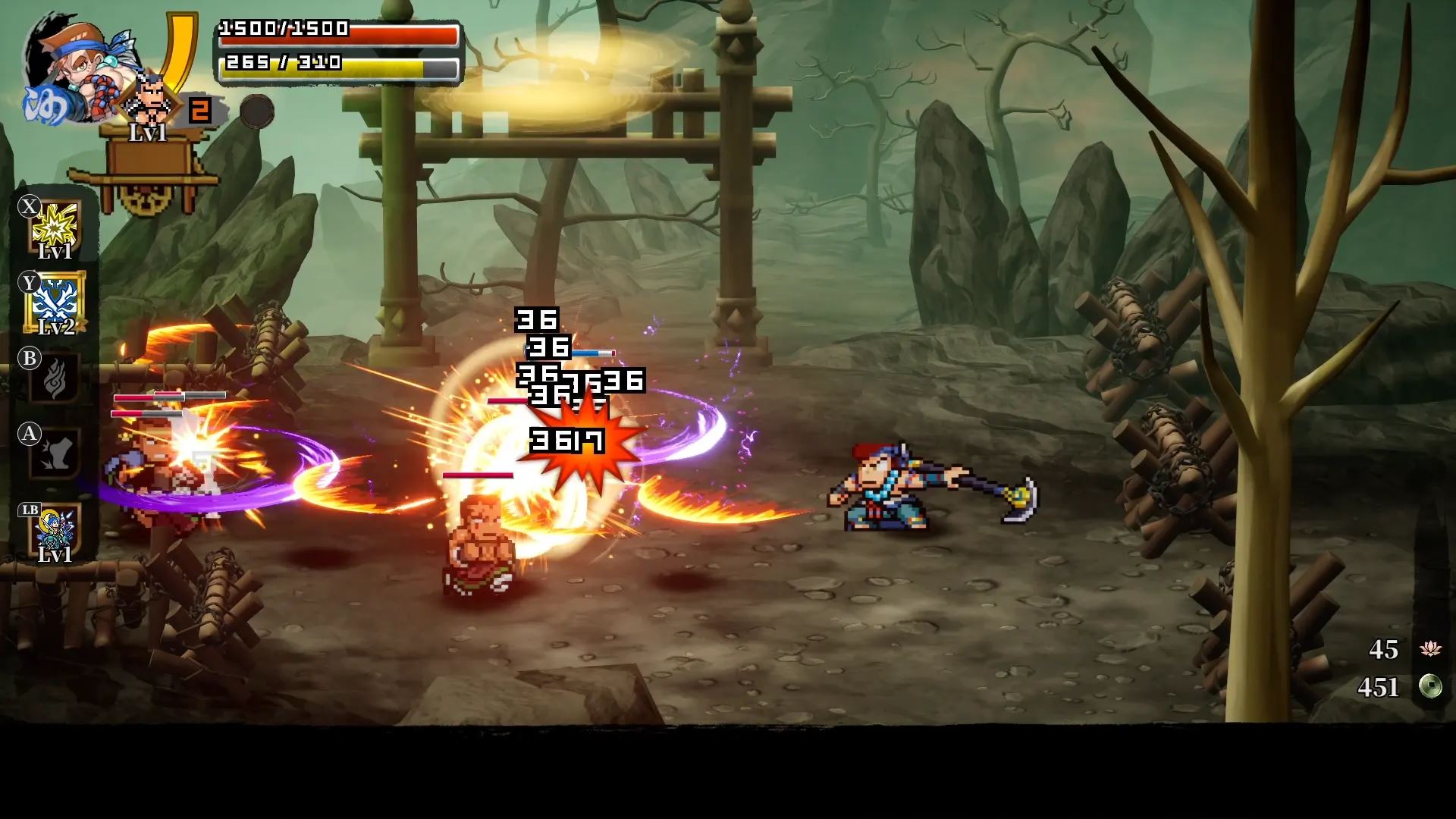
Task: Trigger the greyed-out dash kick skill
Action: (55, 453)
